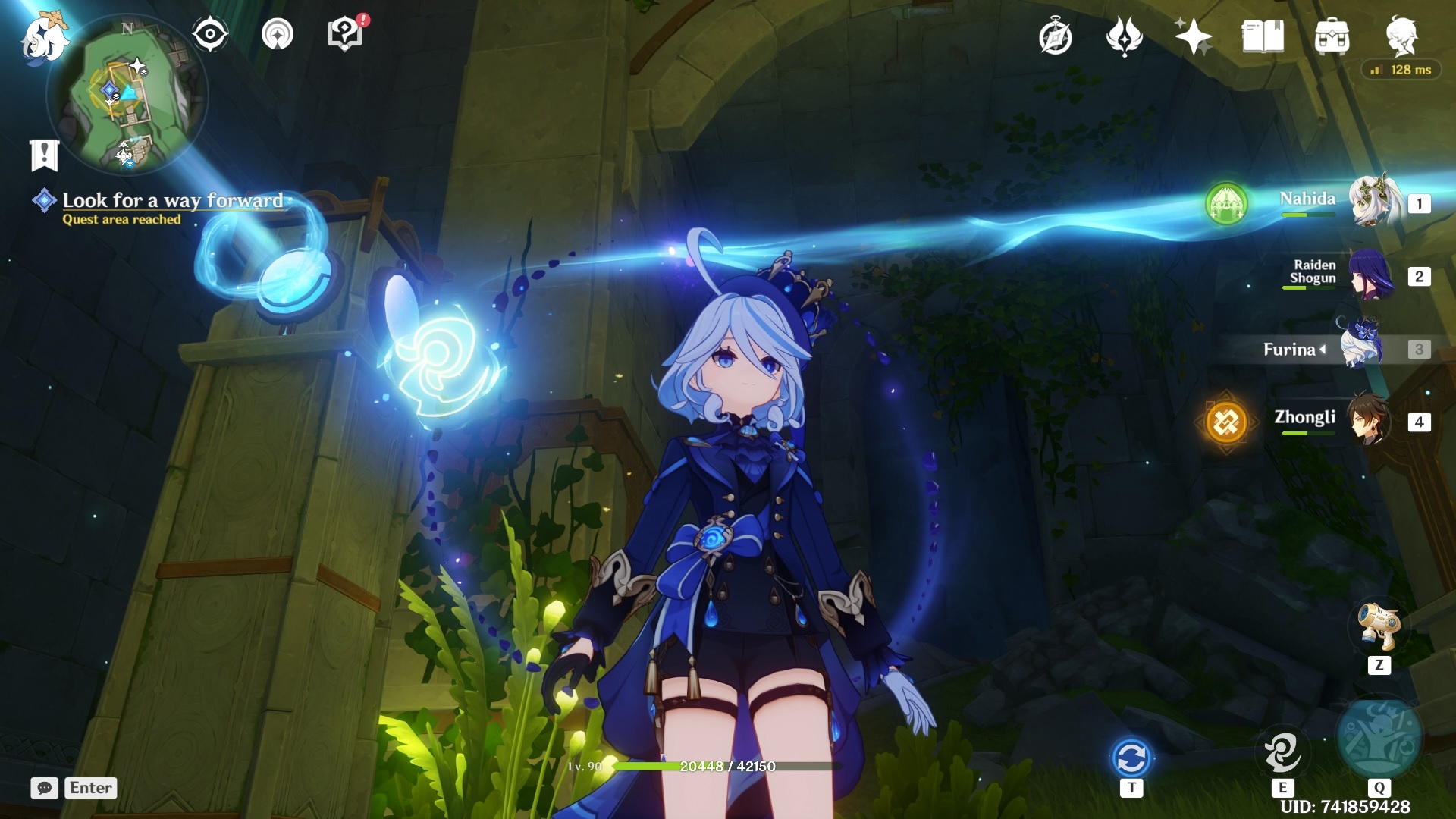This screenshot has height=819, width=1456.
Task: Open the quest banner exclamation icon
Action: (44, 155)
